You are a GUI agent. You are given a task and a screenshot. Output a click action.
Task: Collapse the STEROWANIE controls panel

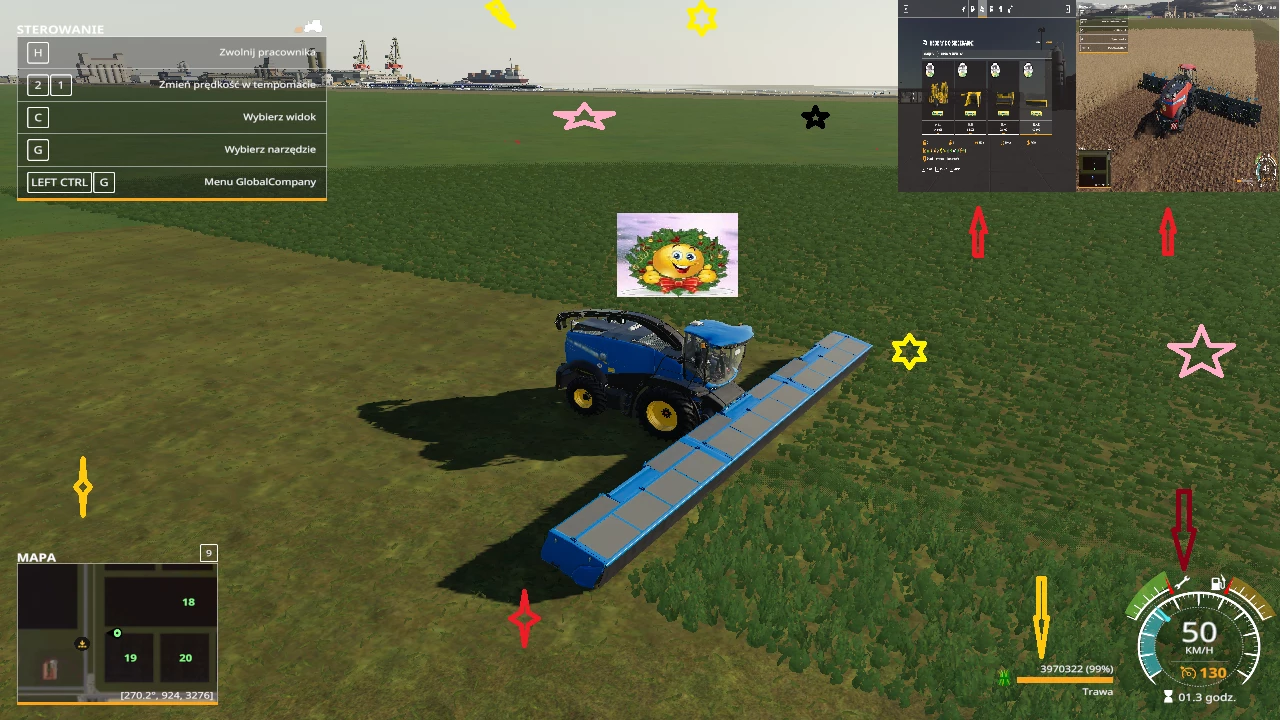tap(60, 29)
